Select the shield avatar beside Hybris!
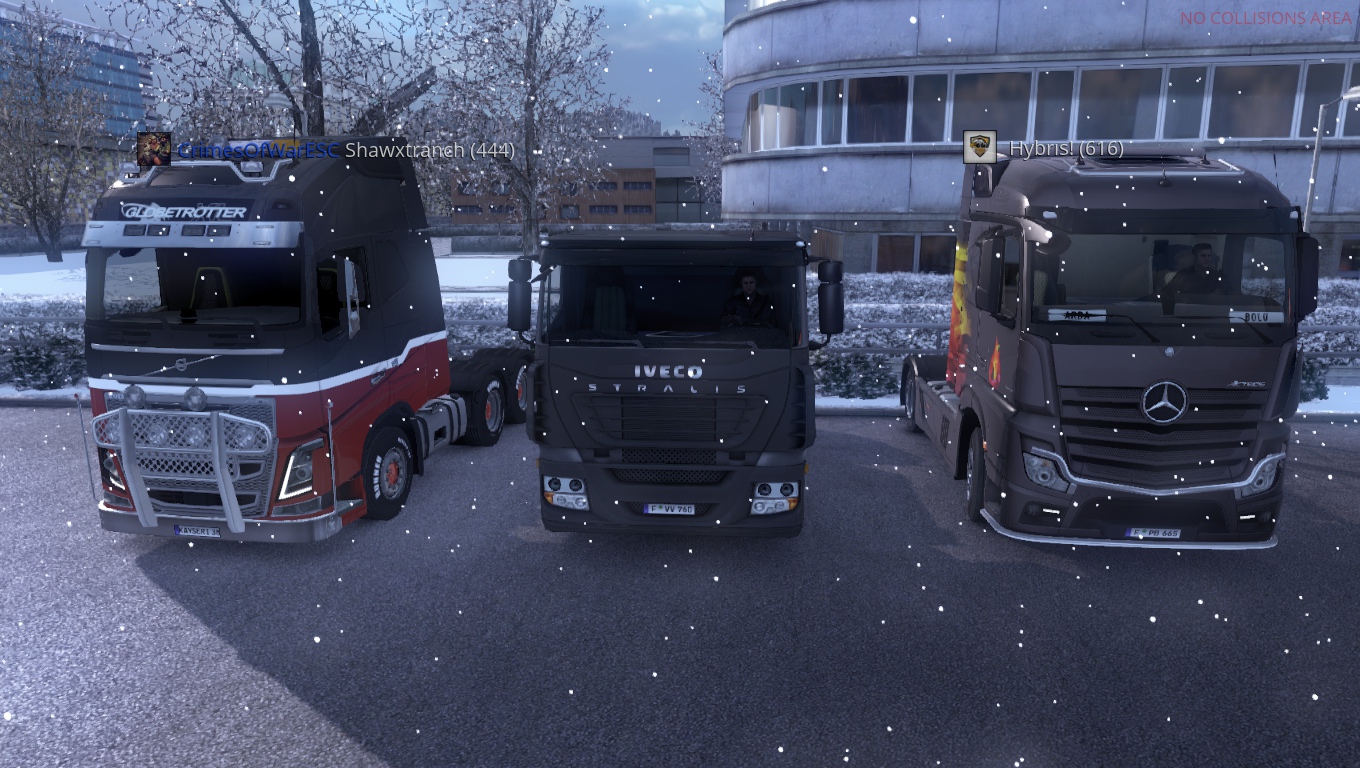The image size is (1360, 768). pos(979,147)
